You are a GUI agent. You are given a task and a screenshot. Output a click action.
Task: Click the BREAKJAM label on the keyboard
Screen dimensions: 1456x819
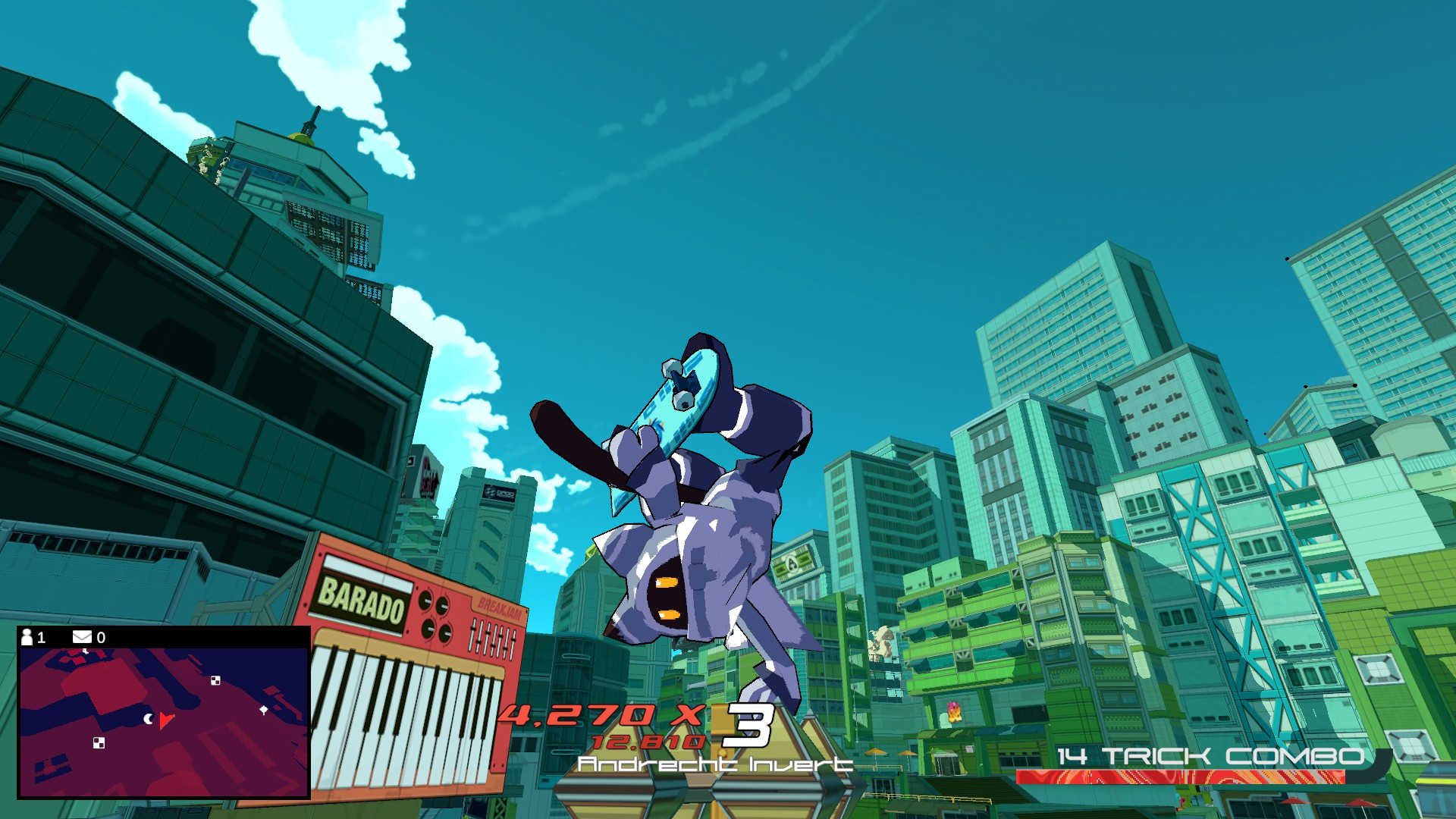500,607
